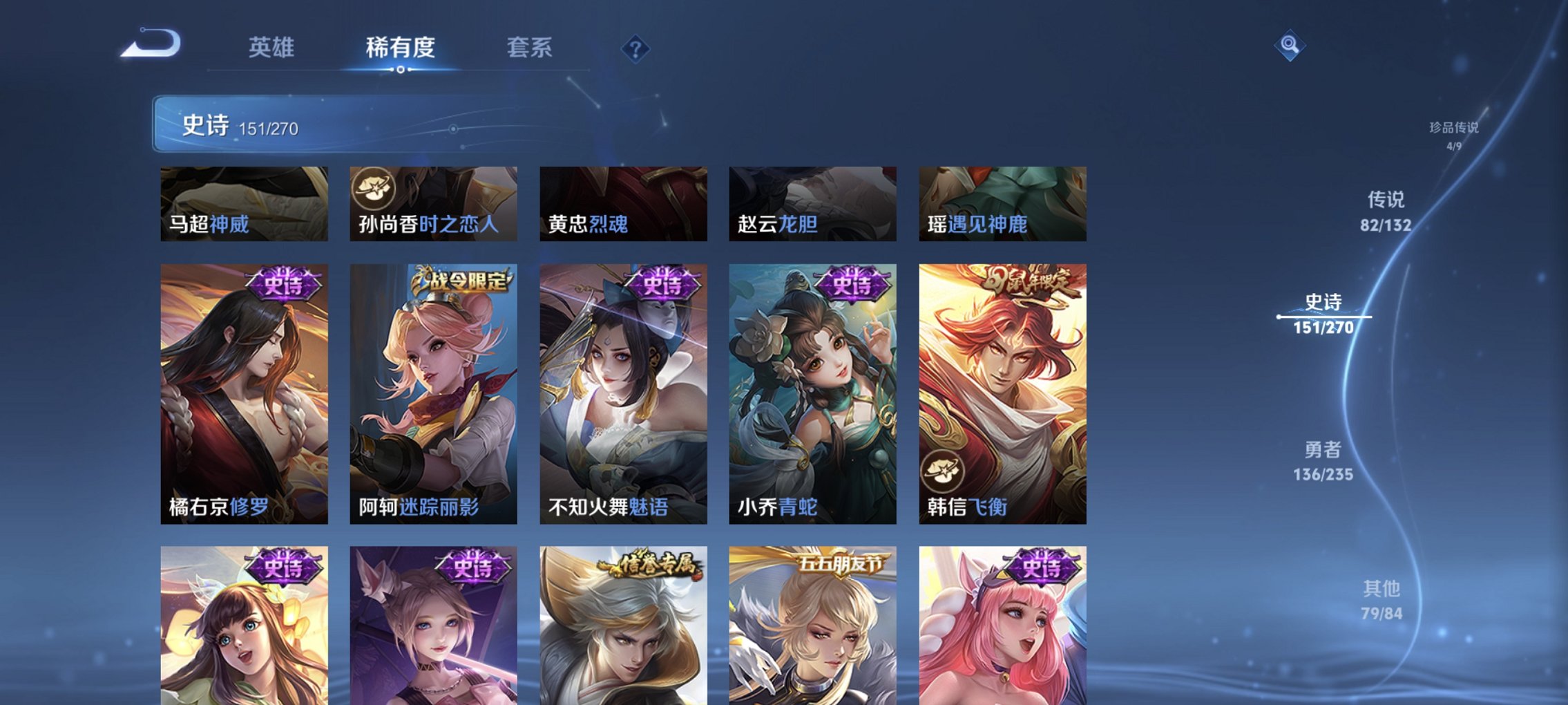Open the 珍品传说 category
The width and height of the screenshot is (1568, 705).
pos(1454,135)
